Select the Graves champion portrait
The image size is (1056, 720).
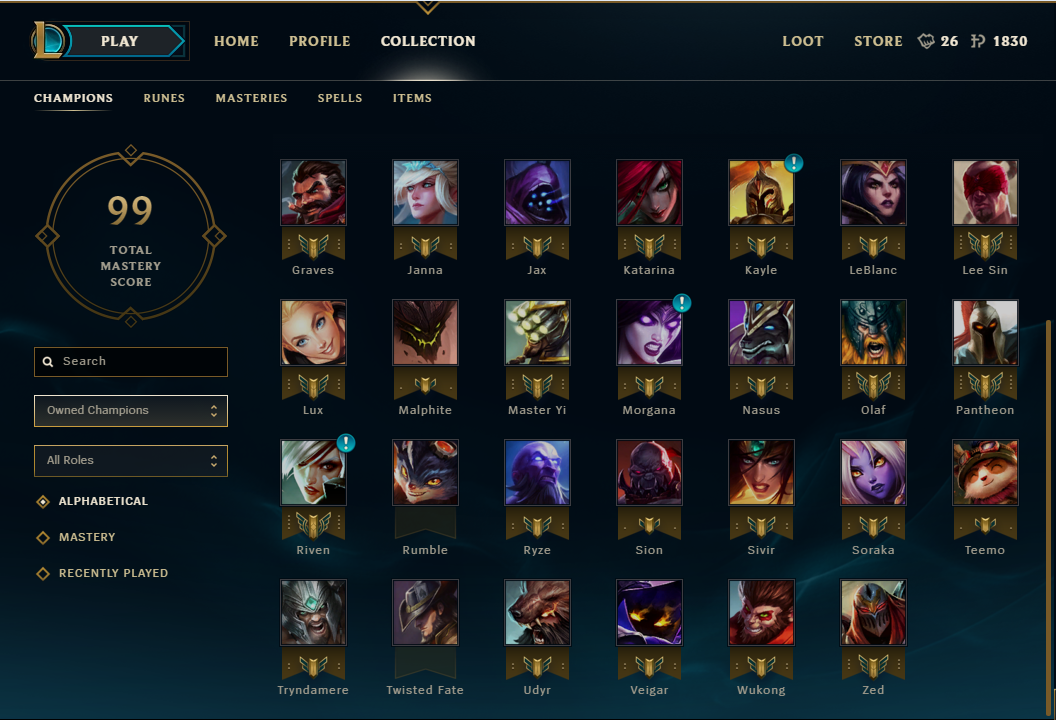pos(313,193)
